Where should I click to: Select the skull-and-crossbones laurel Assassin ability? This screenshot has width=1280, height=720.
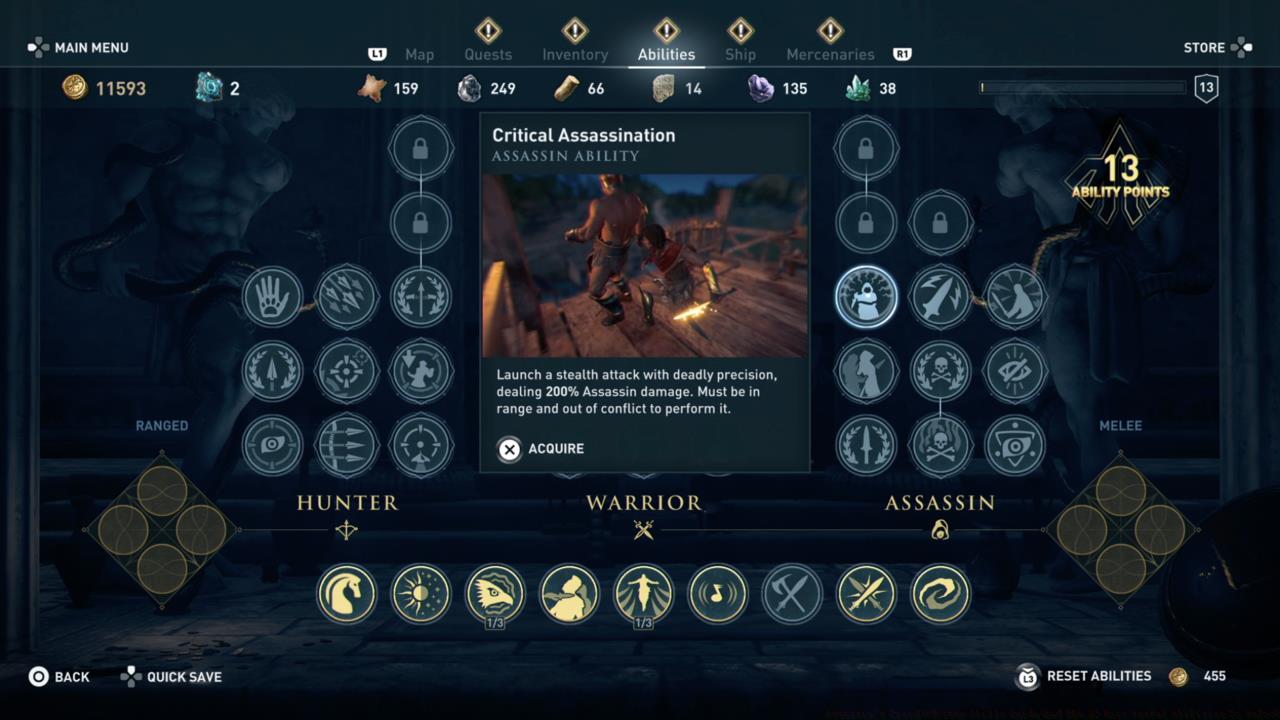pos(940,371)
